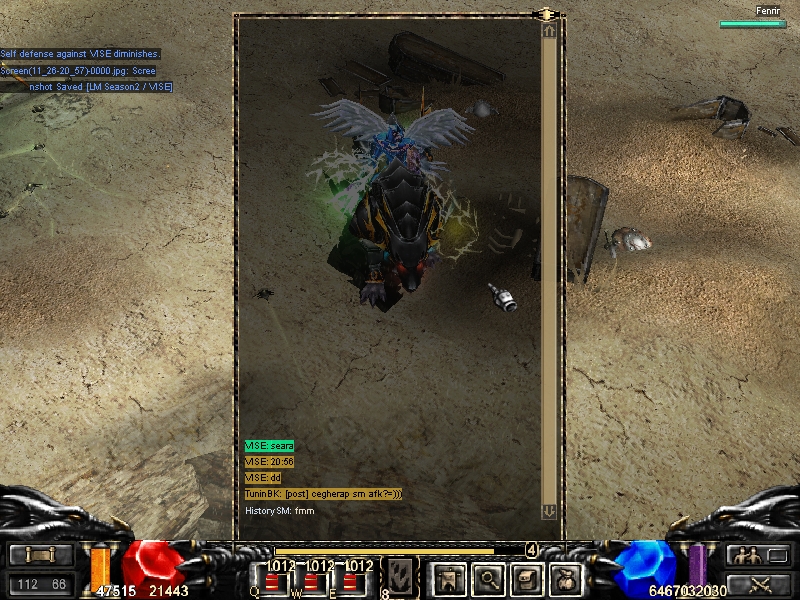The image size is (800, 600).
Task: Use the Q-slot red potion
Action: click(270, 579)
